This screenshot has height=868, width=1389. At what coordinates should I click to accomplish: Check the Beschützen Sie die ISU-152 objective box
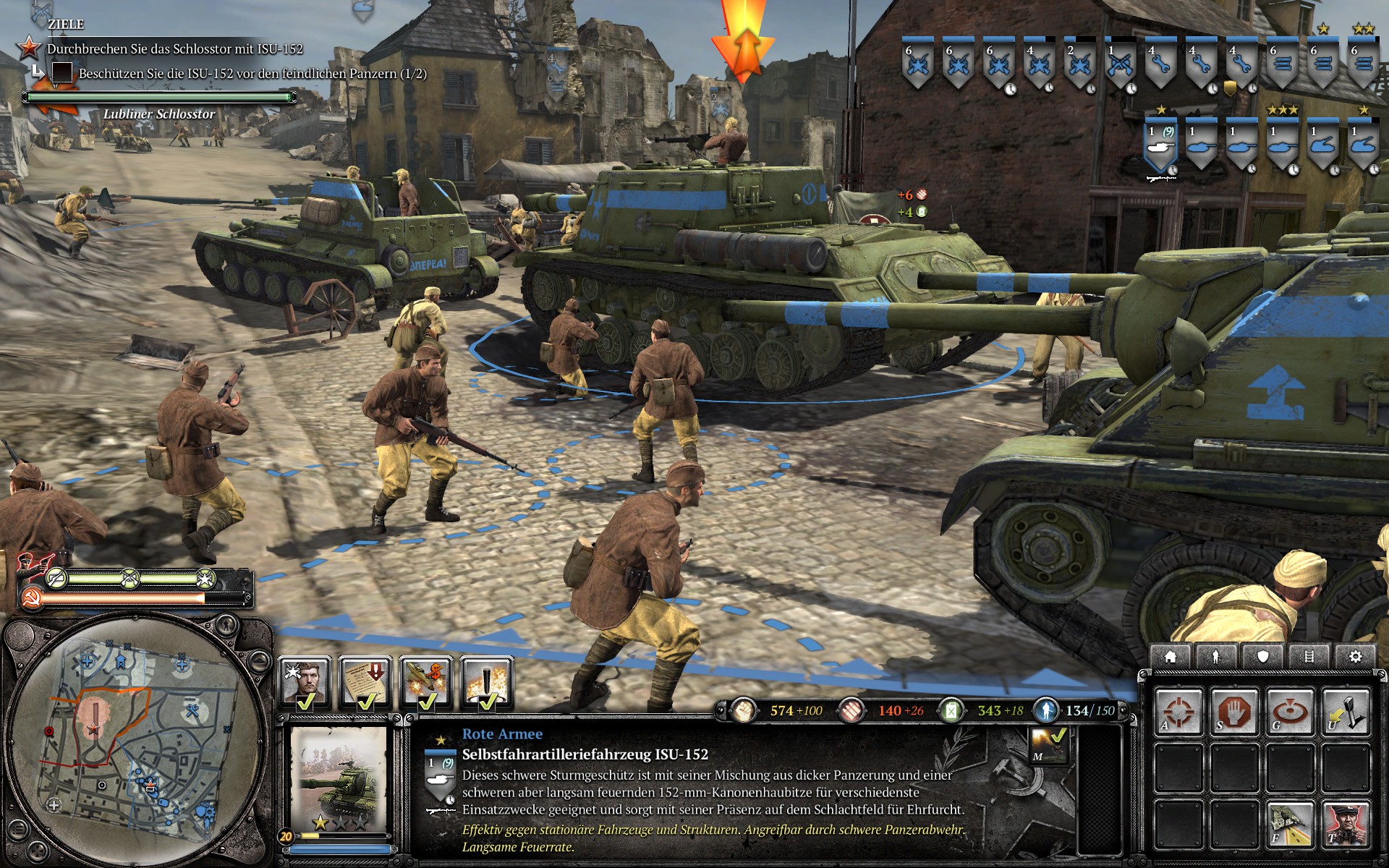(x=61, y=72)
